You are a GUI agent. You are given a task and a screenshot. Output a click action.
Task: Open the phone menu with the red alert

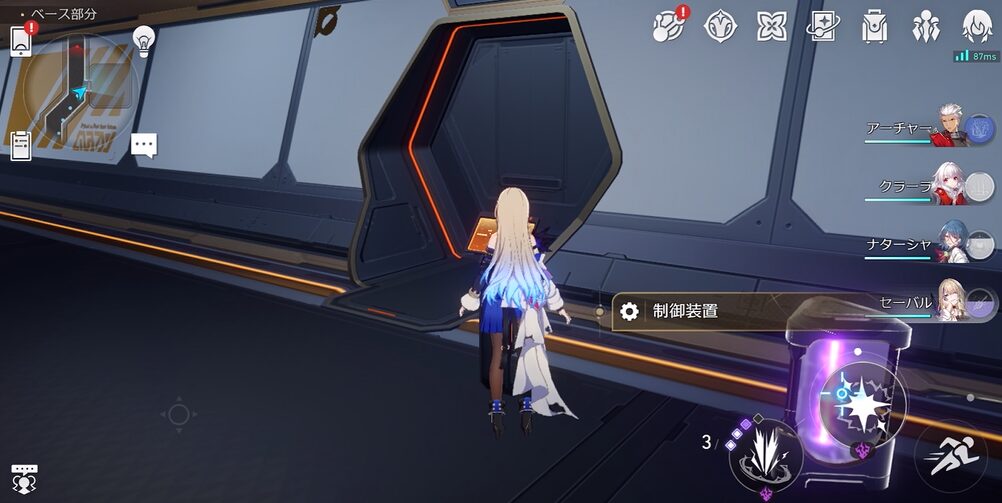point(22,40)
